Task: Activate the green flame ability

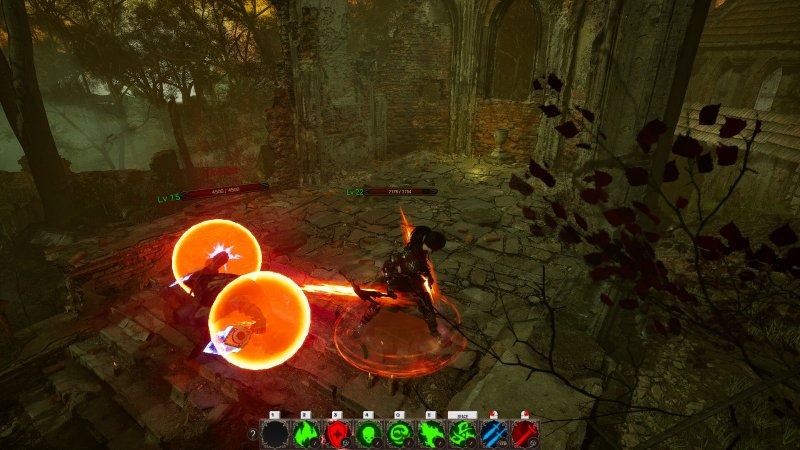Action: pos(305,433)
